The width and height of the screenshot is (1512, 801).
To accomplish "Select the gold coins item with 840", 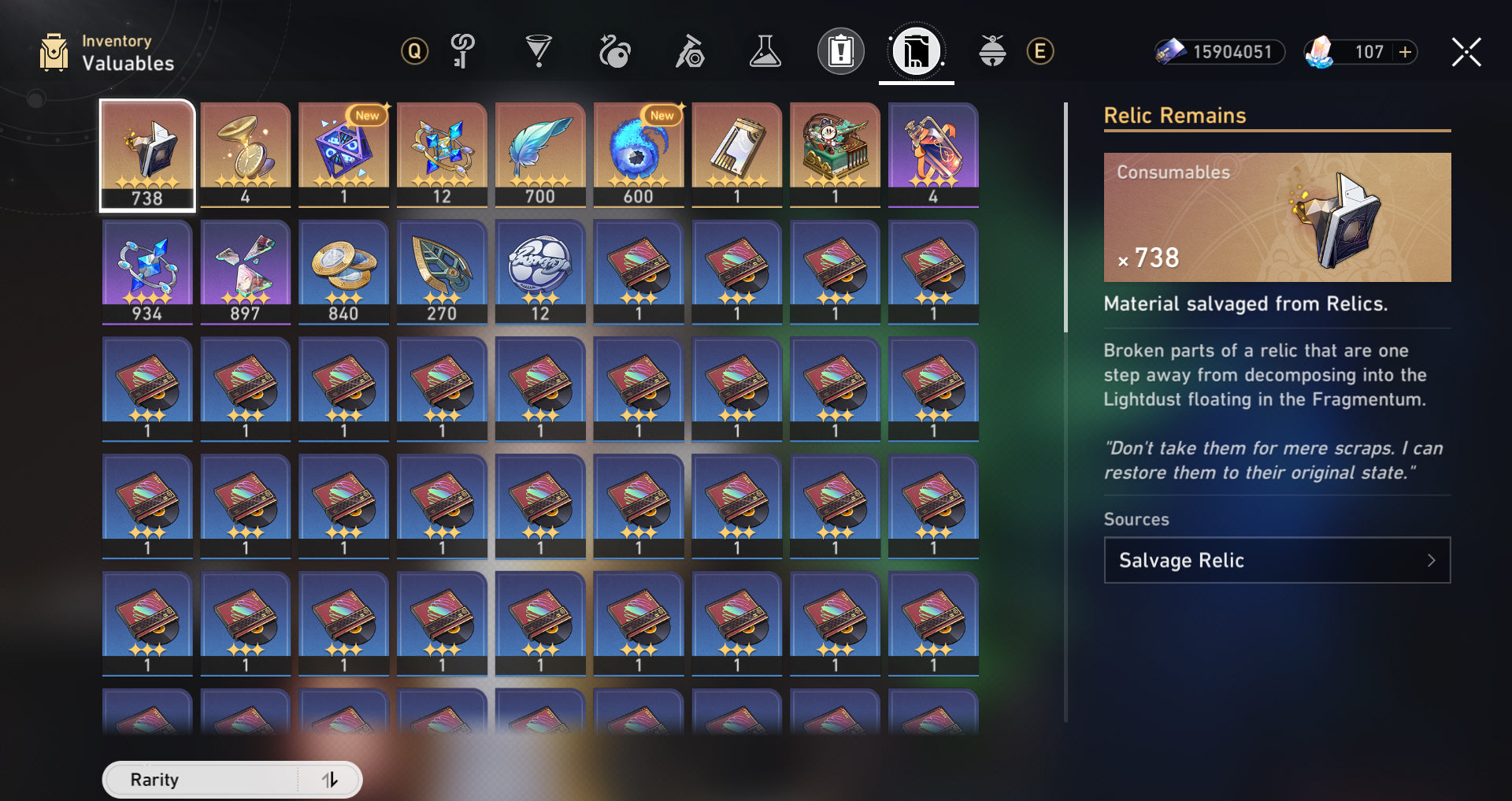I will pyautogui.click(x=343, y=272).
